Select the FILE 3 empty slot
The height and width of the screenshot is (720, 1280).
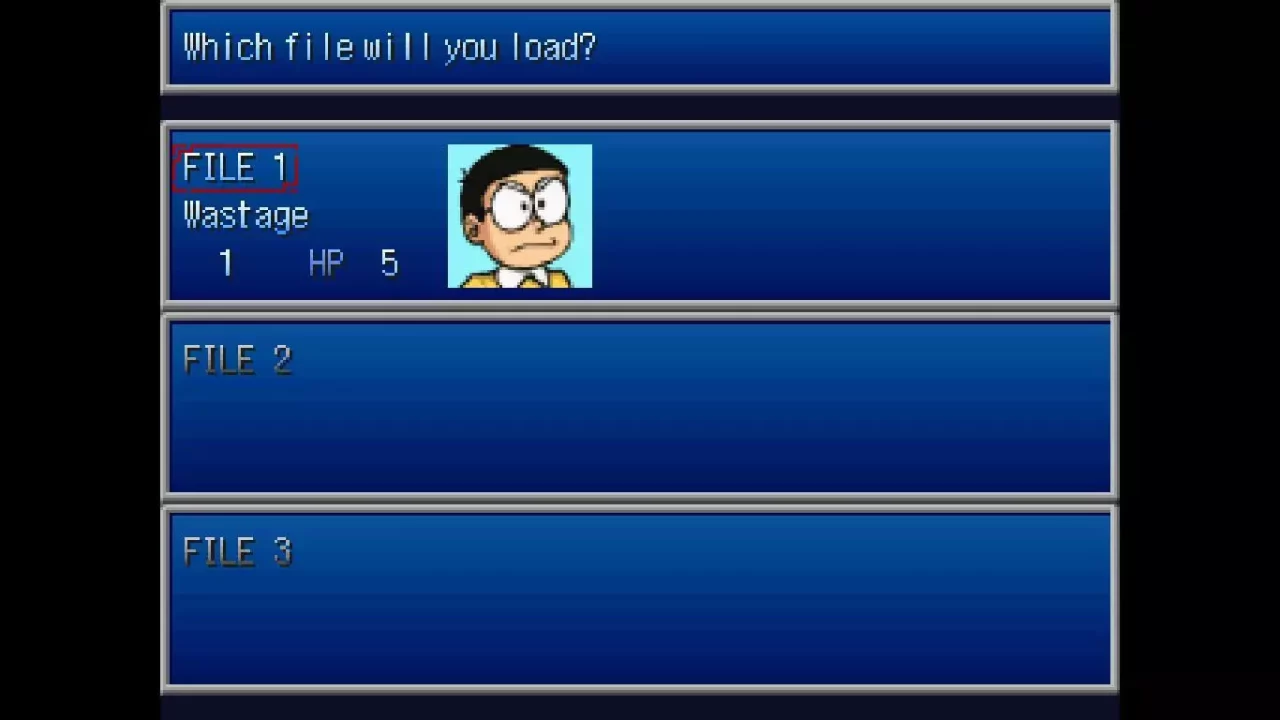(640, 598)
